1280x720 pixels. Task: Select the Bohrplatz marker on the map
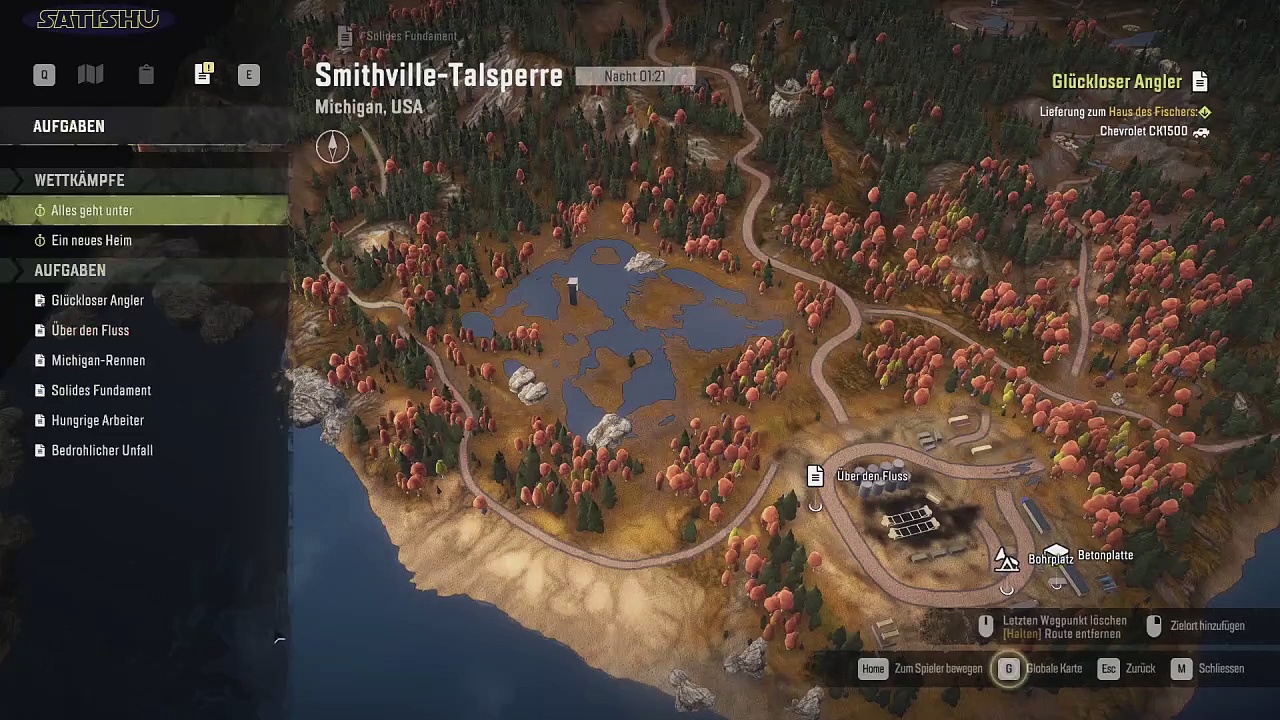tap(1006, 560)
